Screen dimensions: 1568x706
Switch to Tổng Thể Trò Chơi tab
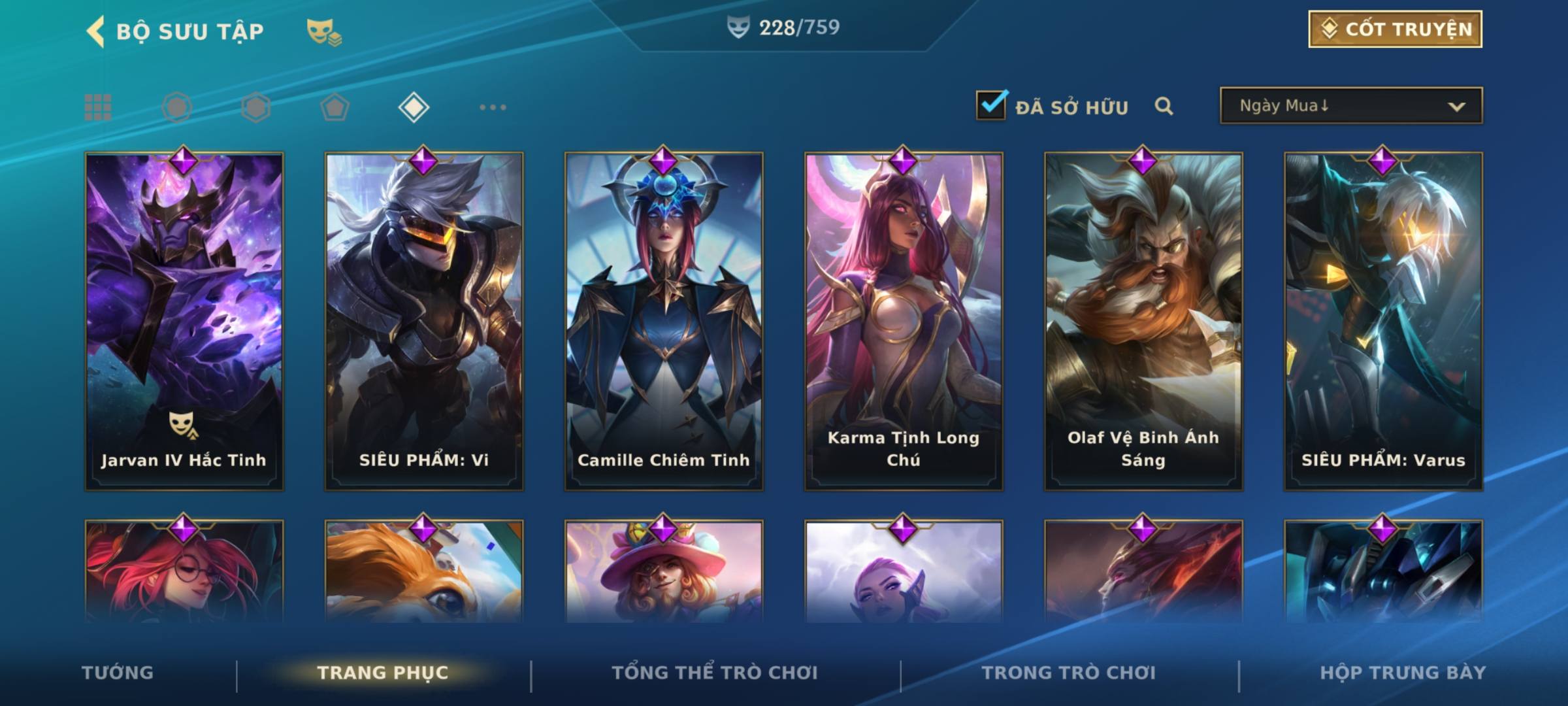pyautogui.click(x=715, y=673)
